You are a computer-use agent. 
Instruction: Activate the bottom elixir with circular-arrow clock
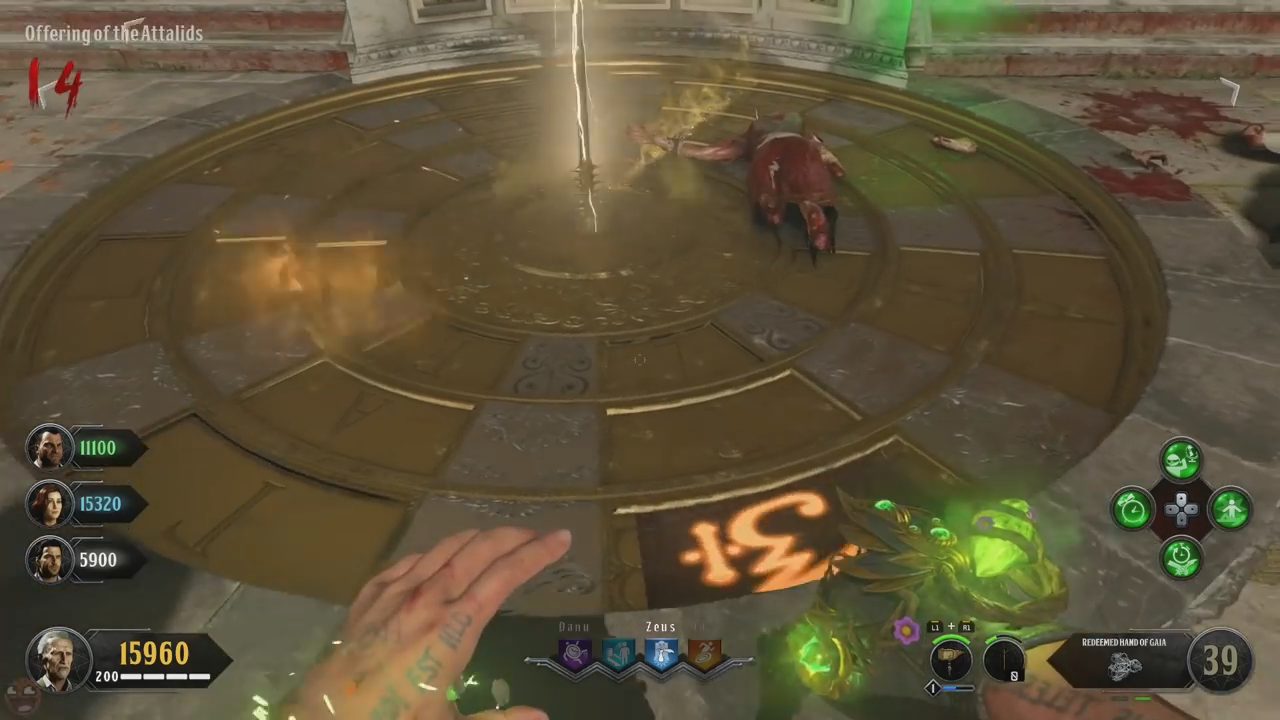(1181, 557)
